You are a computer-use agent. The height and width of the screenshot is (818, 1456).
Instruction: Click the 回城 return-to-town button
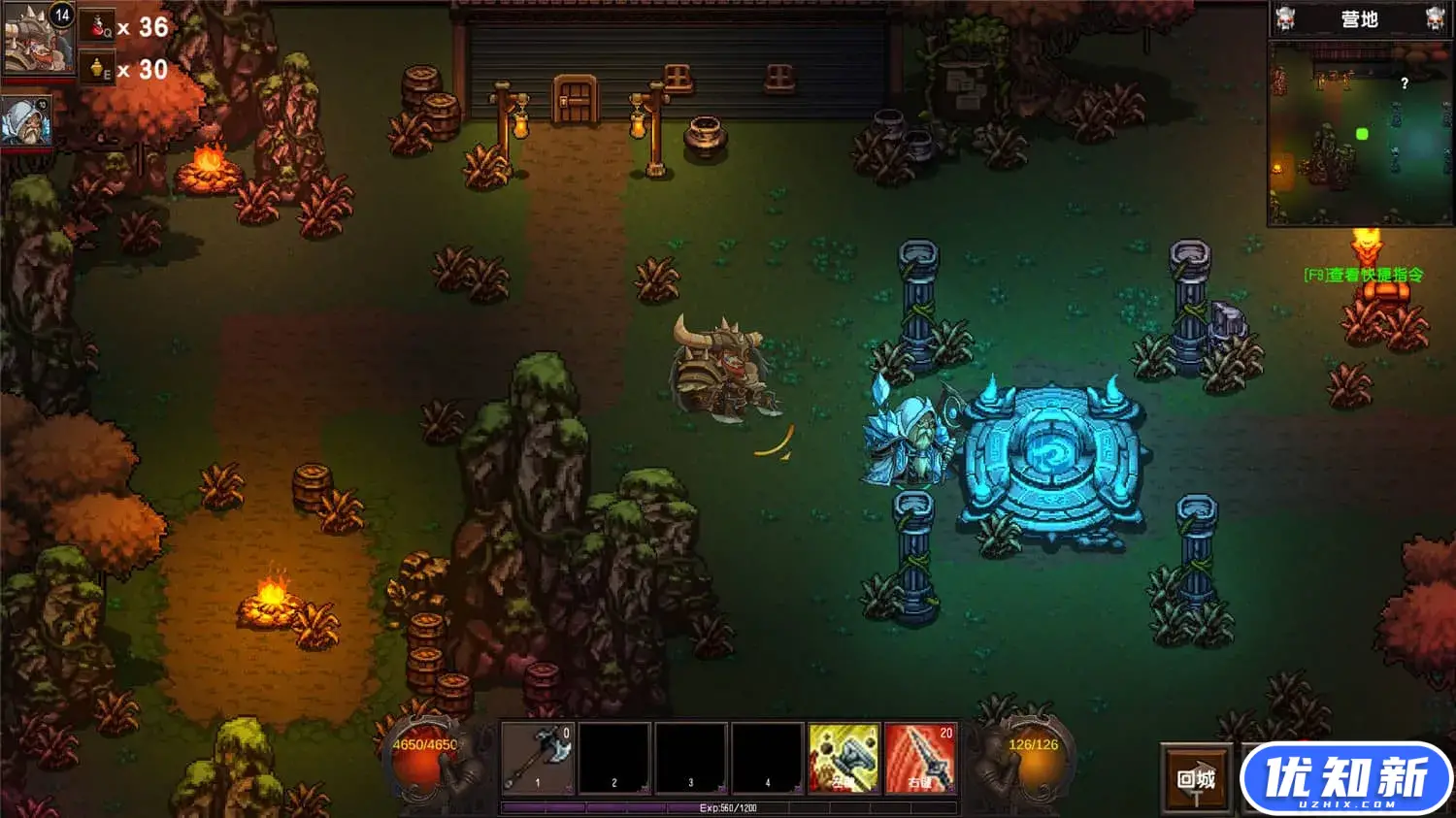pos(1196,778)
